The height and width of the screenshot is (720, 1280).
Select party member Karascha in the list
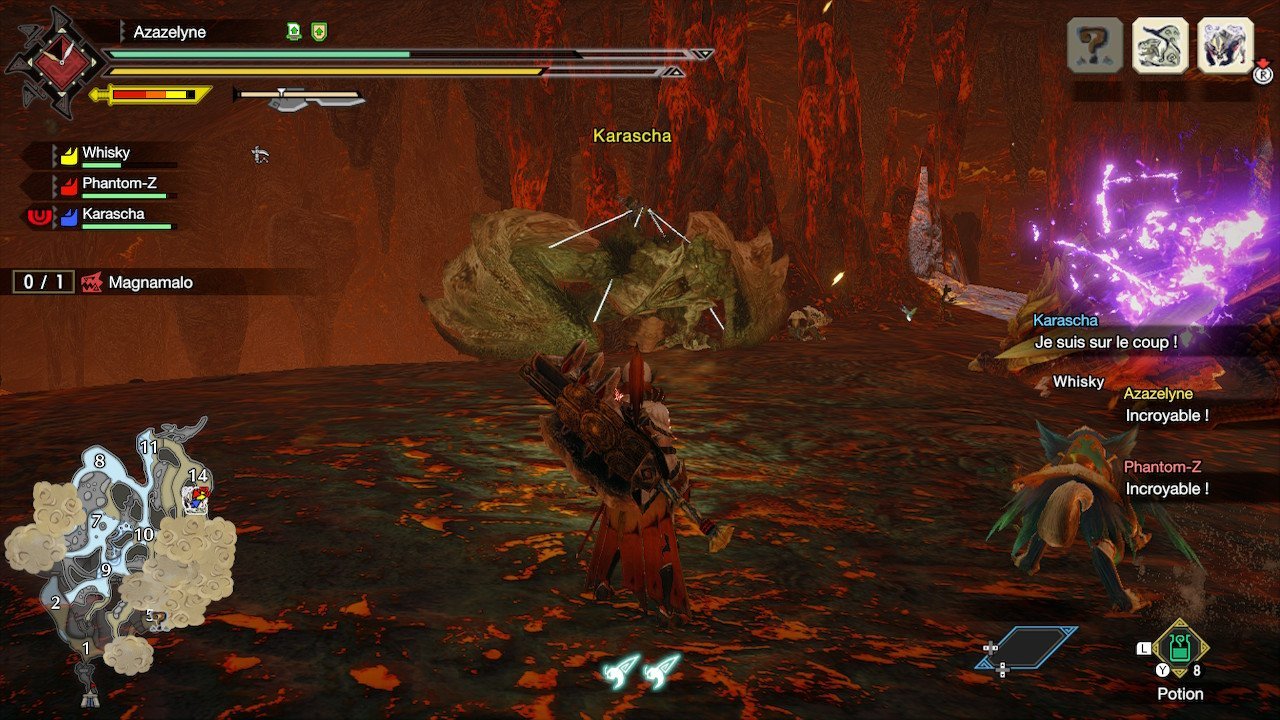113,214
